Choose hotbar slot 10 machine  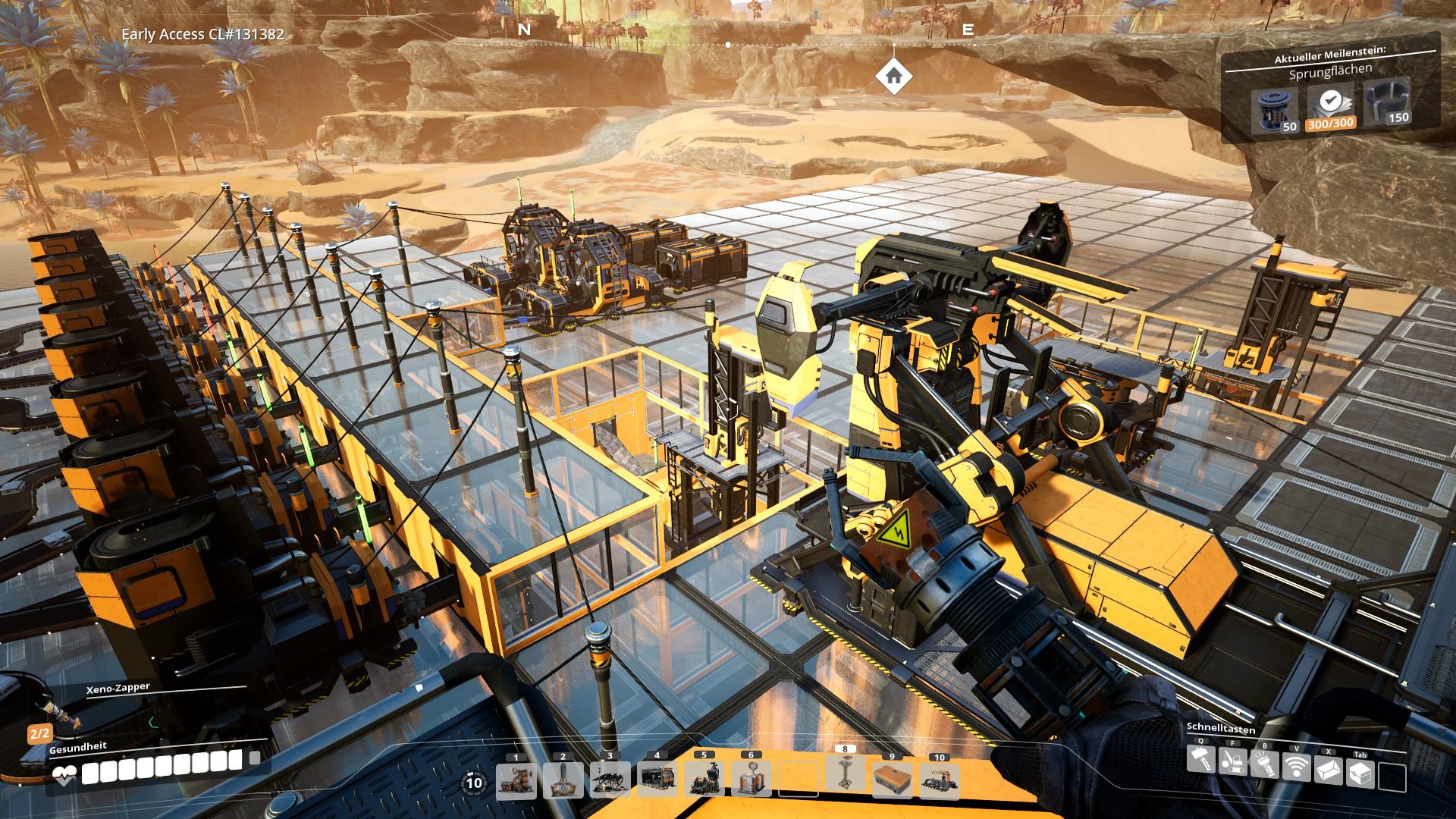940,780
